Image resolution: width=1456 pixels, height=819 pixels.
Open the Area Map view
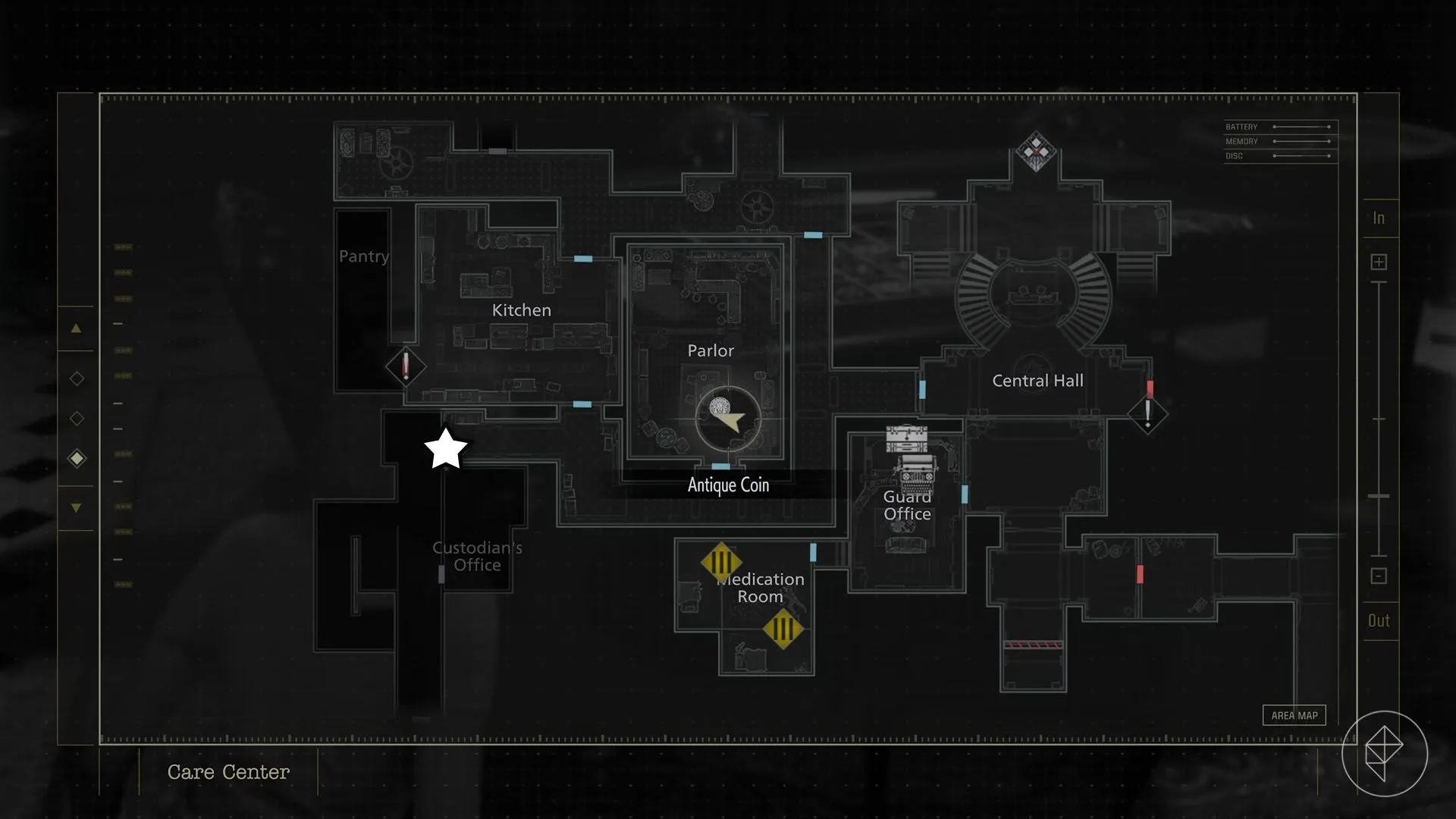point(1294,715)
